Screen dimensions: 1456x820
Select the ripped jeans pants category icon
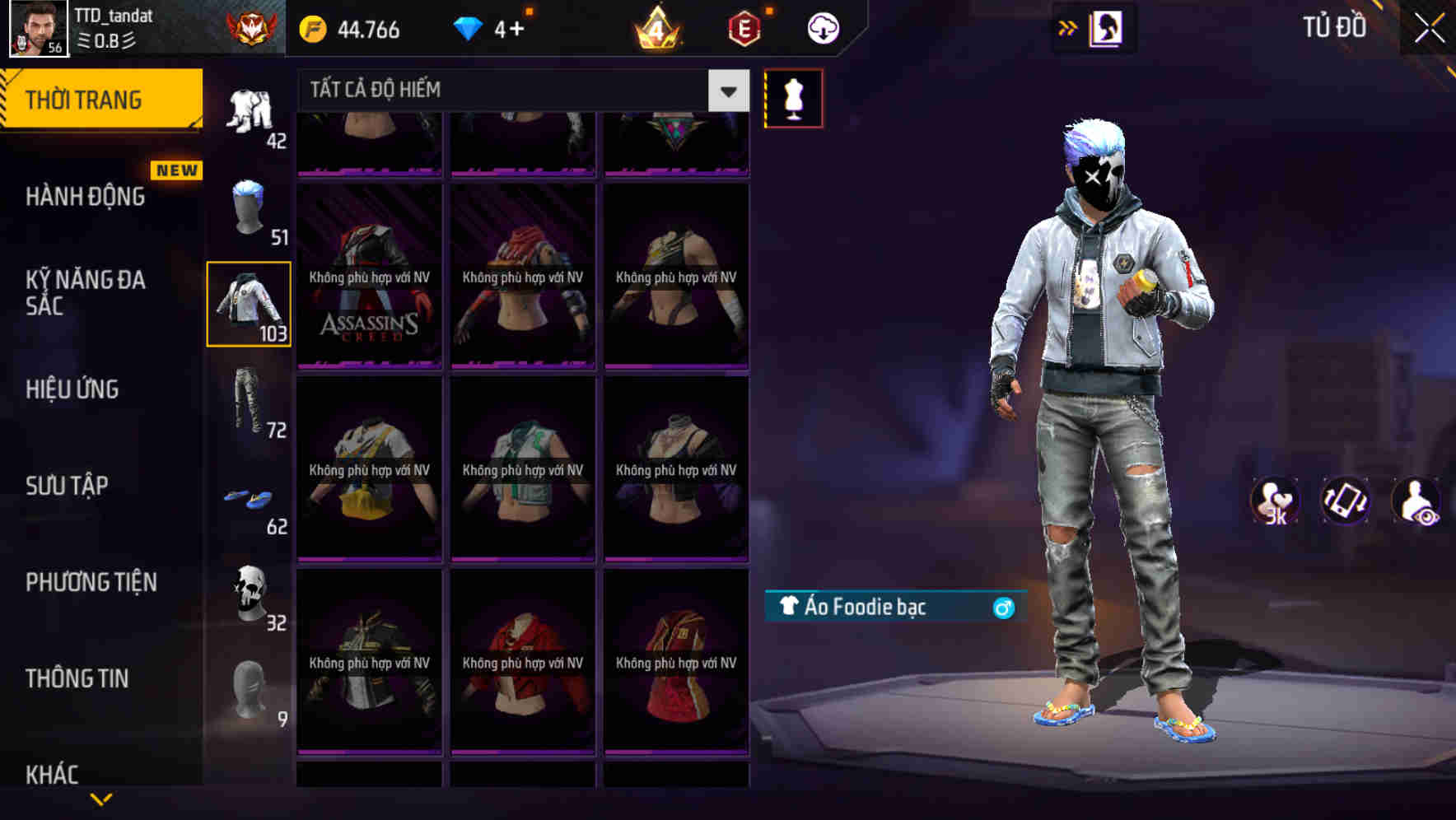249,403
